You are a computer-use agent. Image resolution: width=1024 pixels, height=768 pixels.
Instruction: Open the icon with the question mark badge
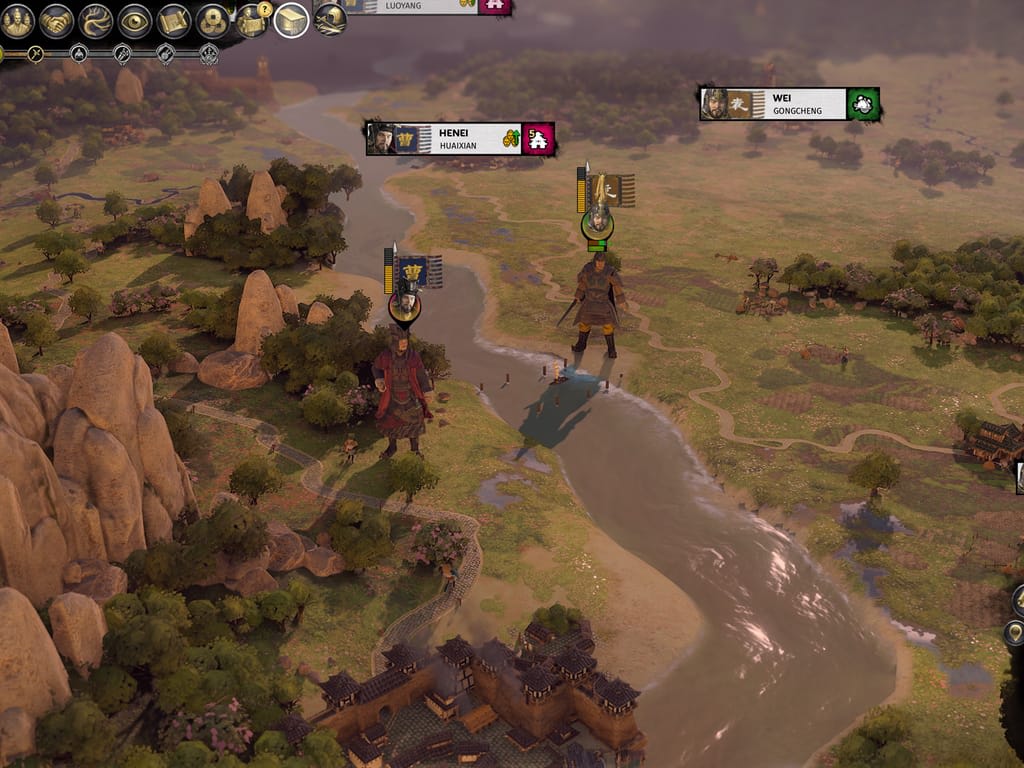[252, 21]
